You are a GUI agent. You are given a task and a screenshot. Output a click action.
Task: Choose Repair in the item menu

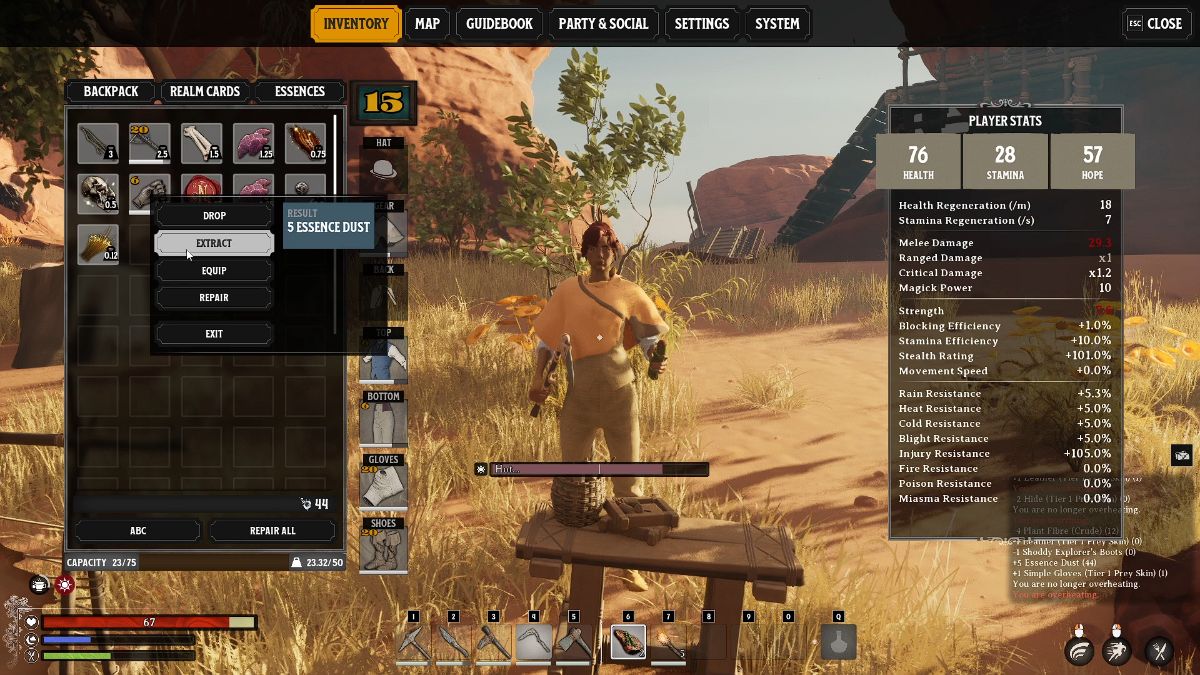[x=214, y=297]
